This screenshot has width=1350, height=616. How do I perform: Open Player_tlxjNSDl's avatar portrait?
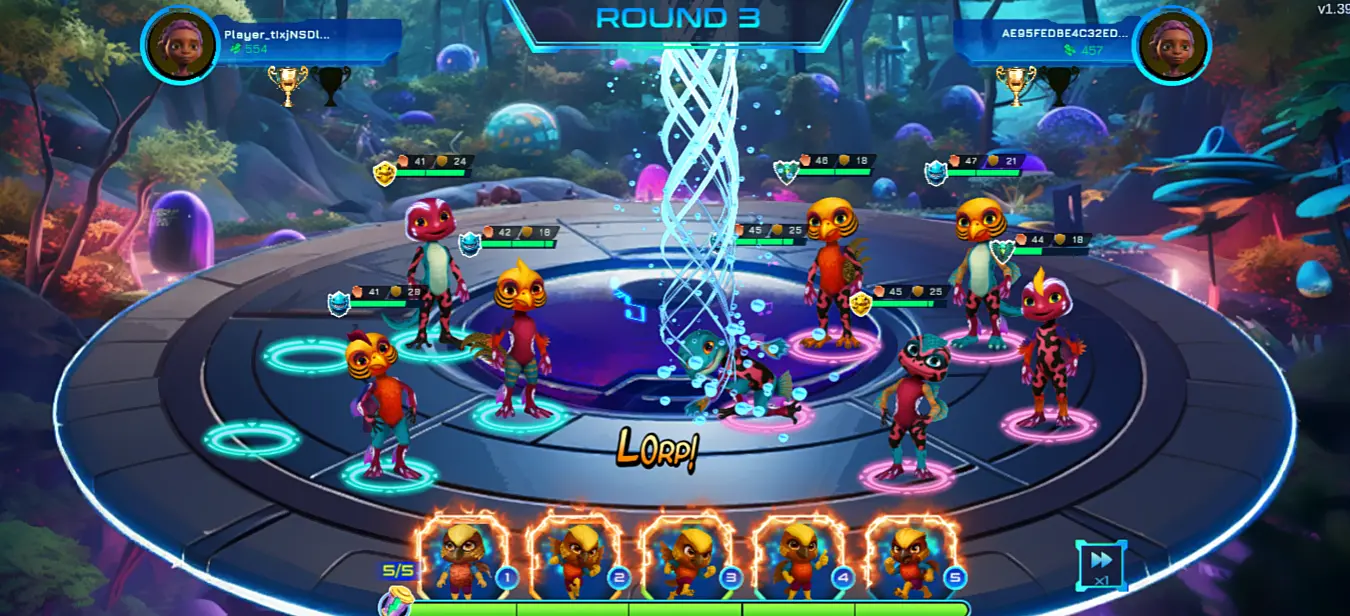[x=180, y=45]
